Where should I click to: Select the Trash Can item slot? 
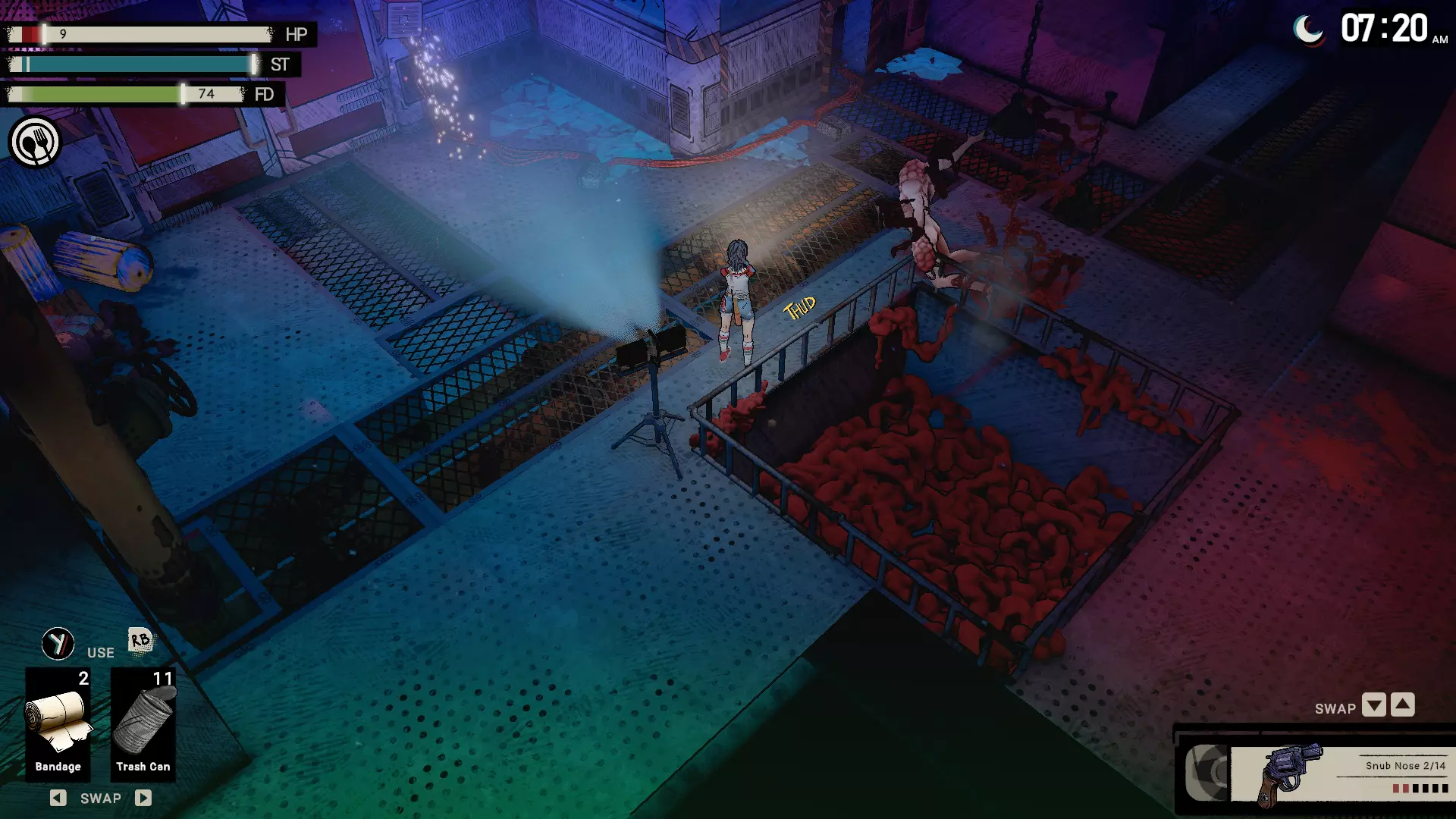(143, 723)
